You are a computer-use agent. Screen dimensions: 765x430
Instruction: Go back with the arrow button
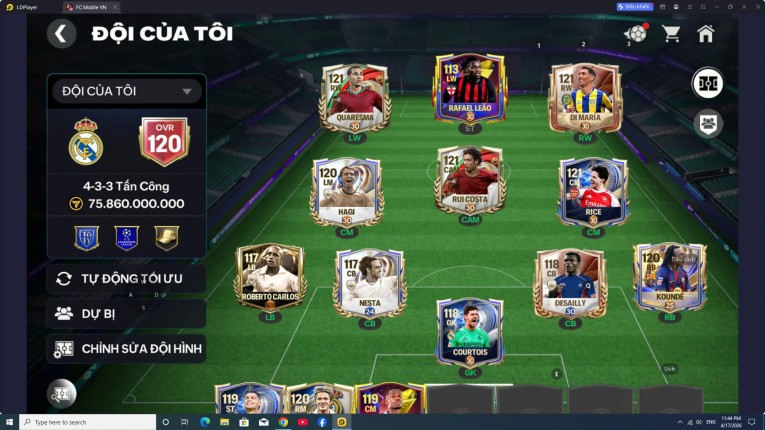coord(61,34)
